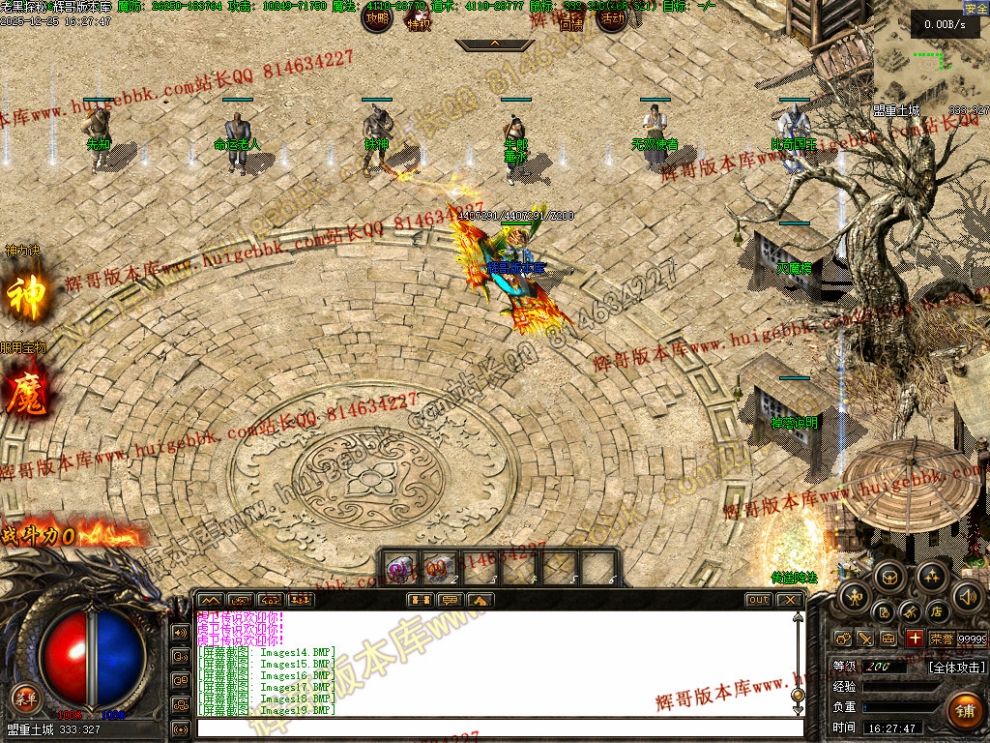Activate the 魔 skill icon
This screenshot has width=990, height=743.
pyautogui.click(x=25, y=392)
